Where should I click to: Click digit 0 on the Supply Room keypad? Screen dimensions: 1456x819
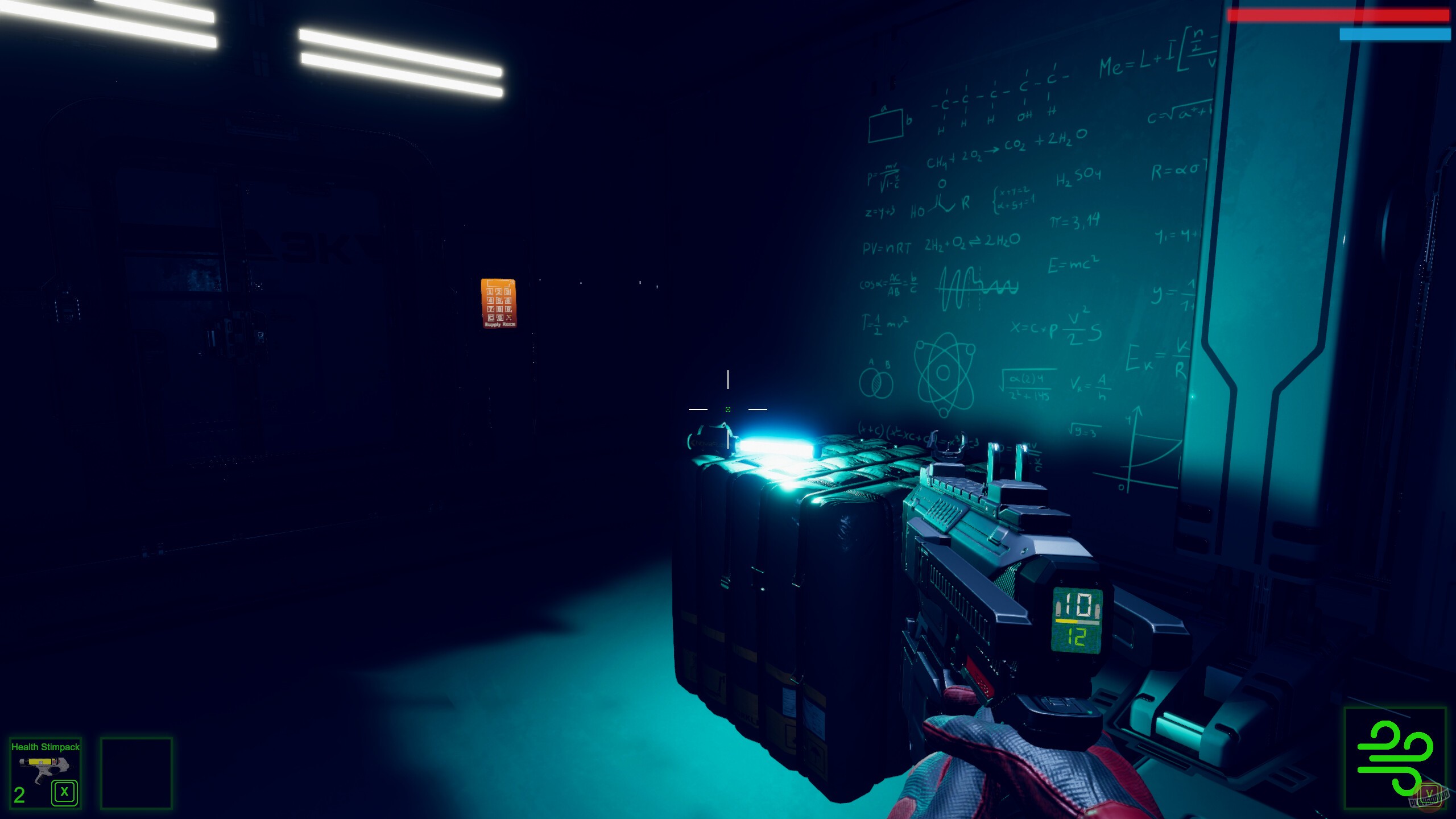[x=500, y=318]
